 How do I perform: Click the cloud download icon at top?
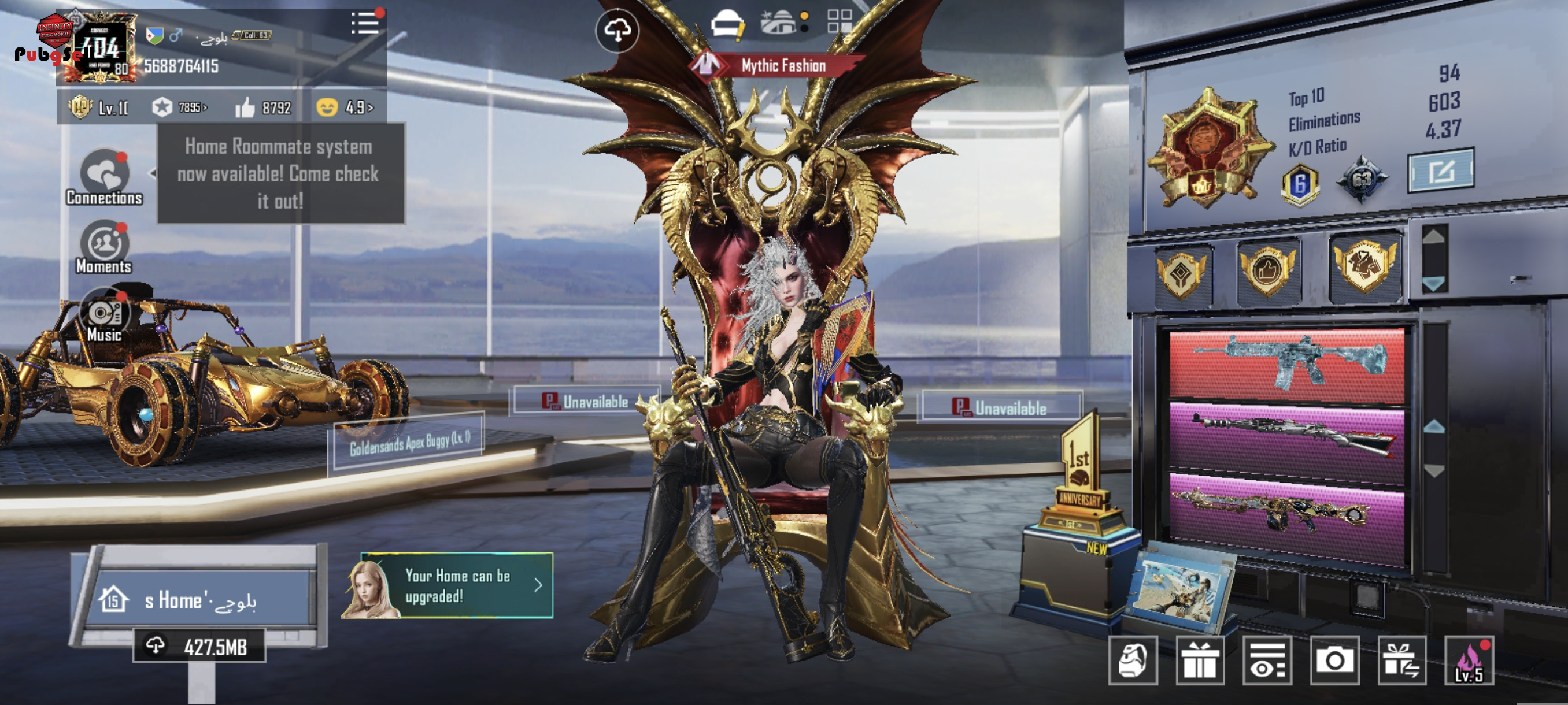(617, 31)
